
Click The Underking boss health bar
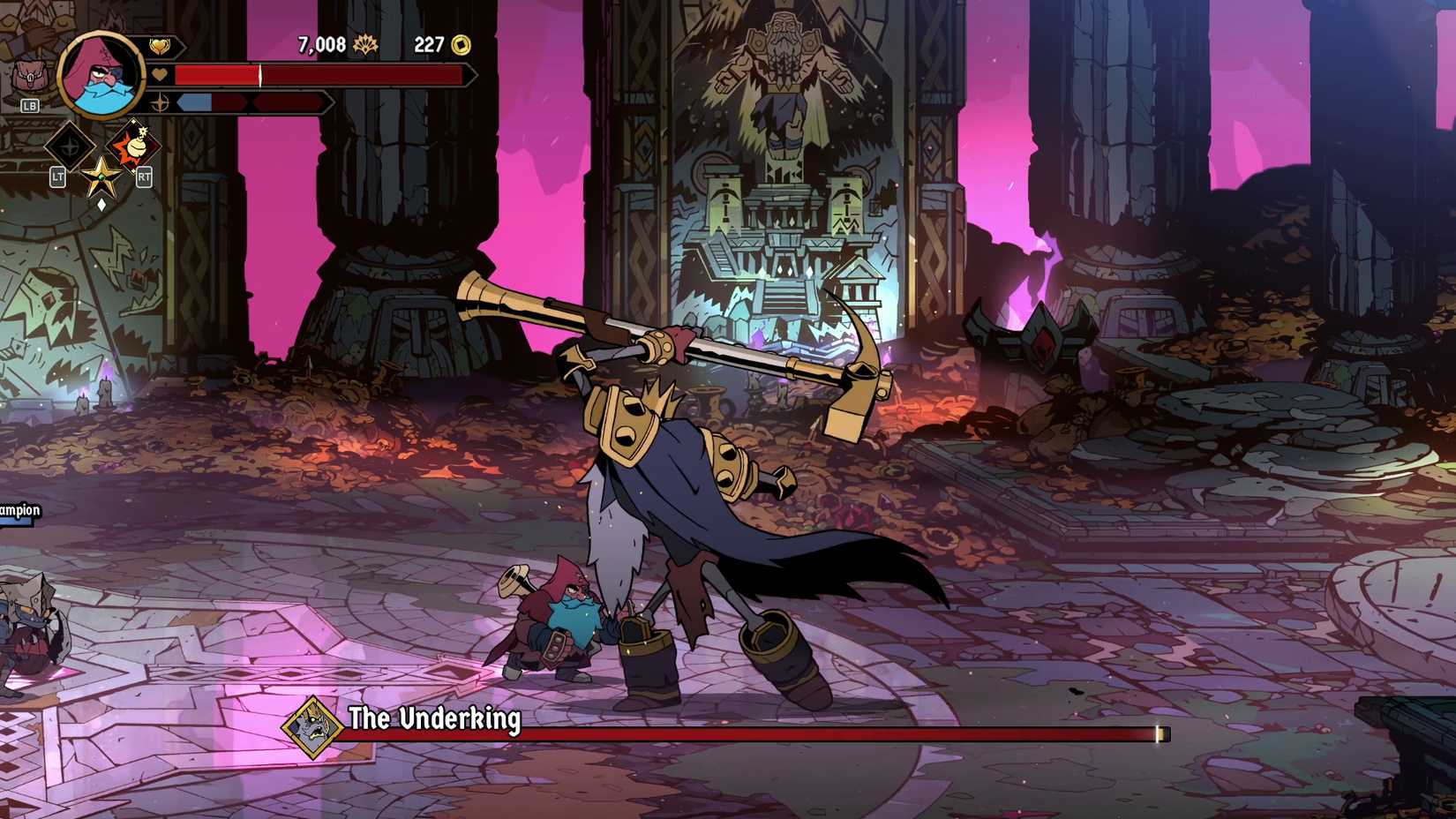coord(838,733)
